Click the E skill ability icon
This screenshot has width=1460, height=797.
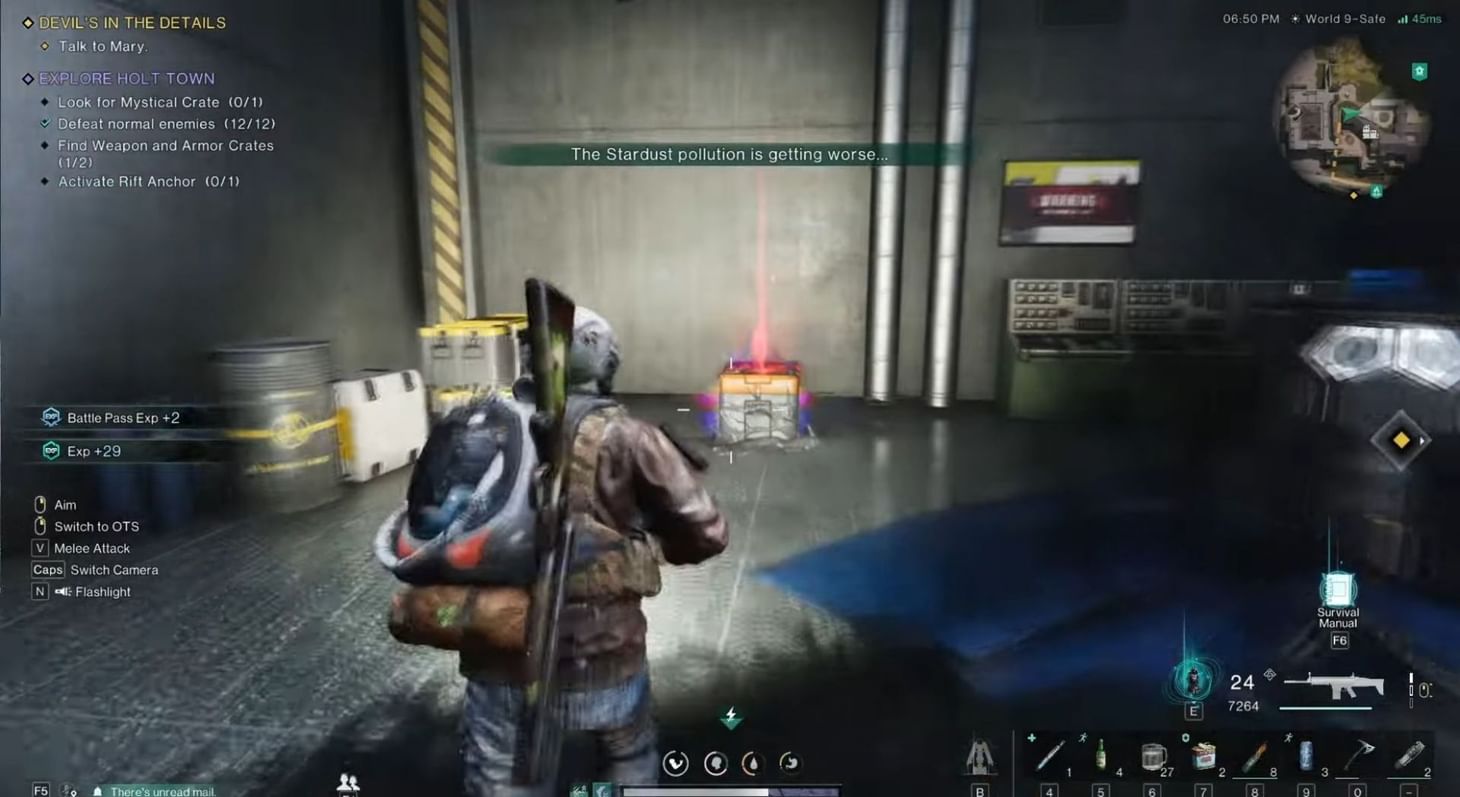1192,681
